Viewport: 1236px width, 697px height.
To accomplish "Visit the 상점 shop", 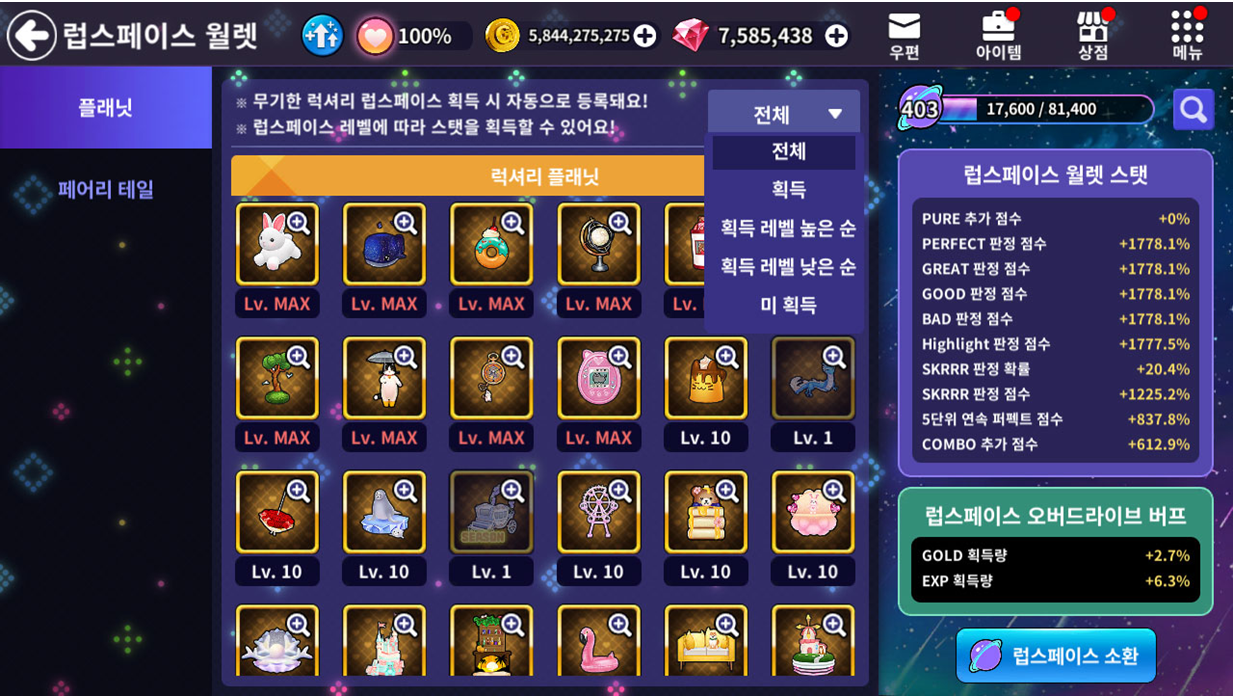I will coord(1093,35).
